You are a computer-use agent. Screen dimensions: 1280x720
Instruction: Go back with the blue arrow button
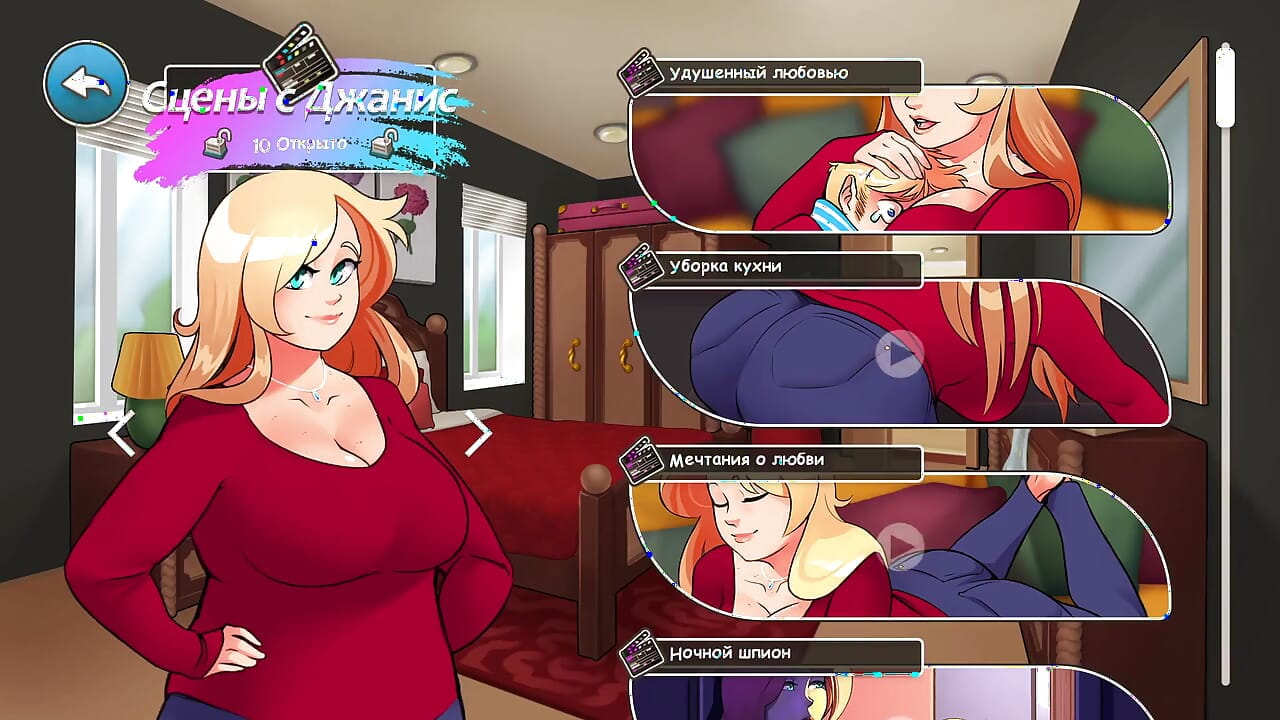click(x=86, y=83)
